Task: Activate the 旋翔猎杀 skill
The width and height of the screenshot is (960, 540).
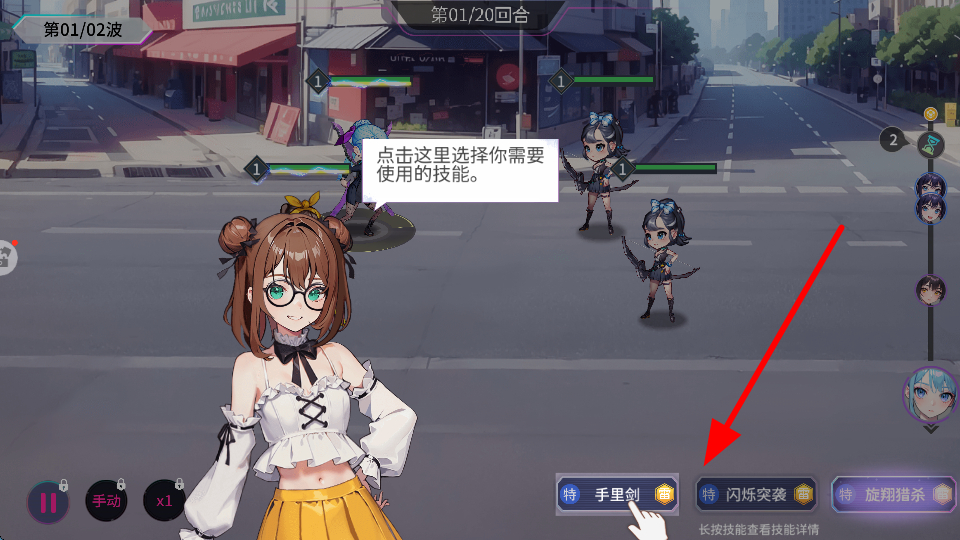Action: coord(894,494)
